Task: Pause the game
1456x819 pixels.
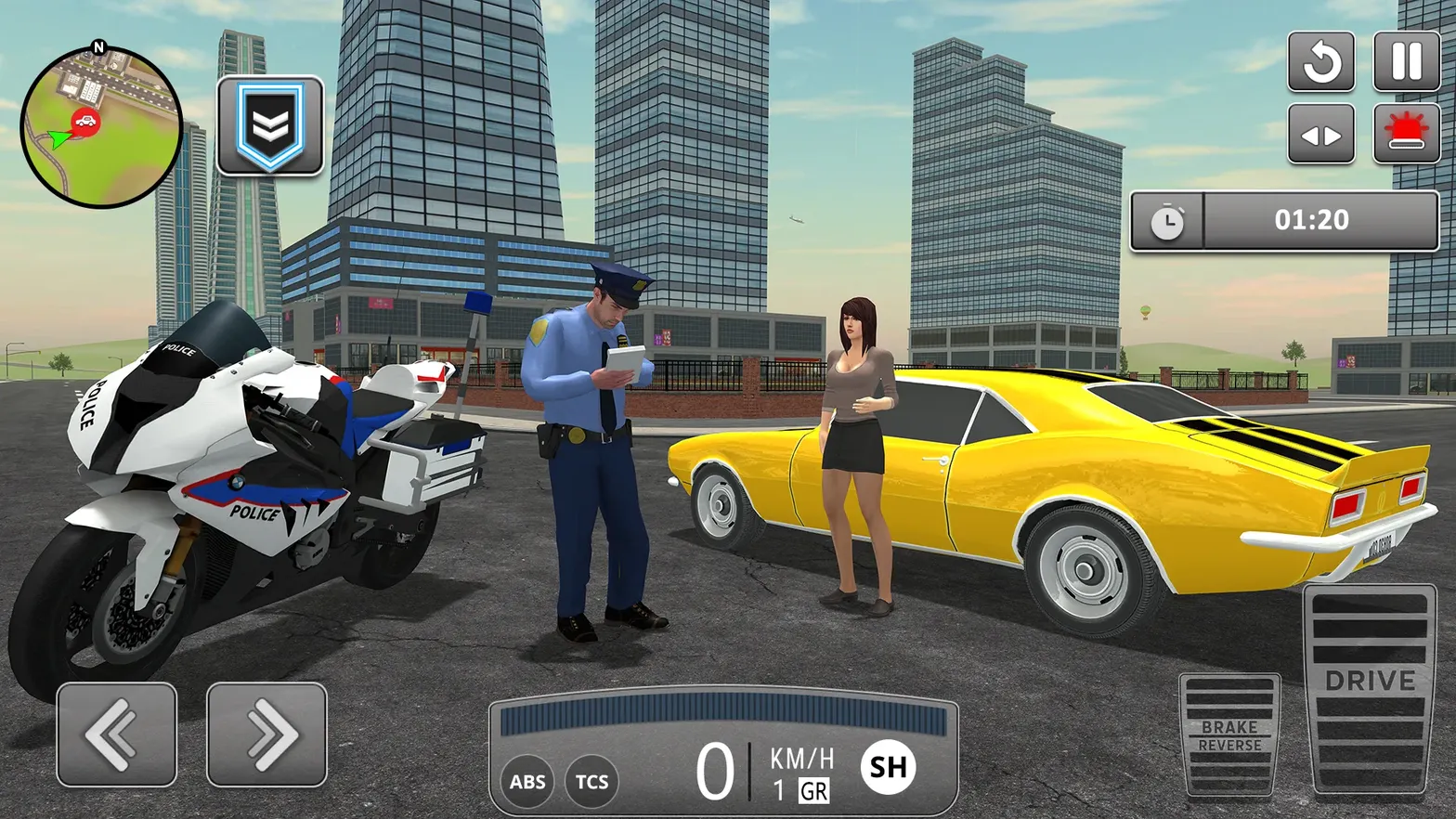Action: (1405, 63)
